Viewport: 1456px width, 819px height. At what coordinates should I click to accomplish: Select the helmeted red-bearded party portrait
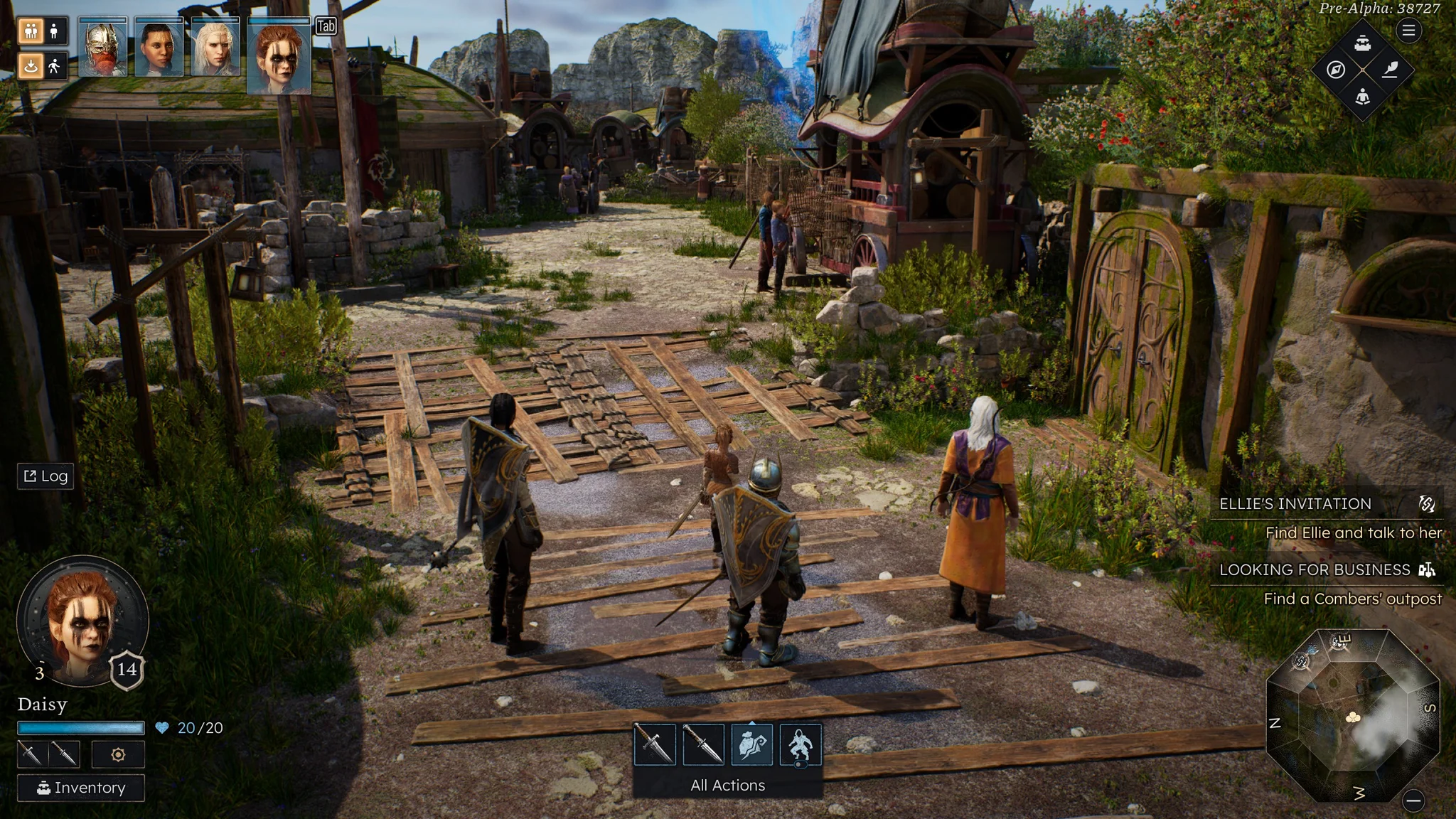102,48
